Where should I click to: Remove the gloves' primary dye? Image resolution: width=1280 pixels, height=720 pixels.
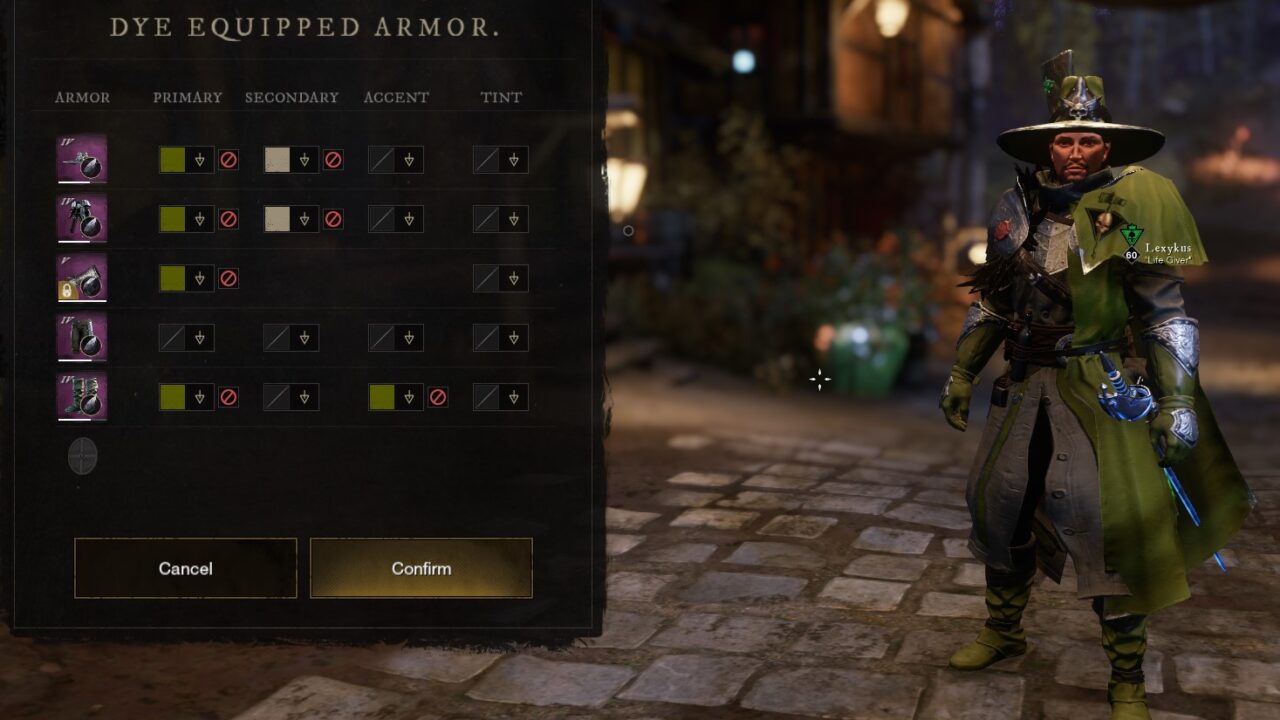coord(228,278)
